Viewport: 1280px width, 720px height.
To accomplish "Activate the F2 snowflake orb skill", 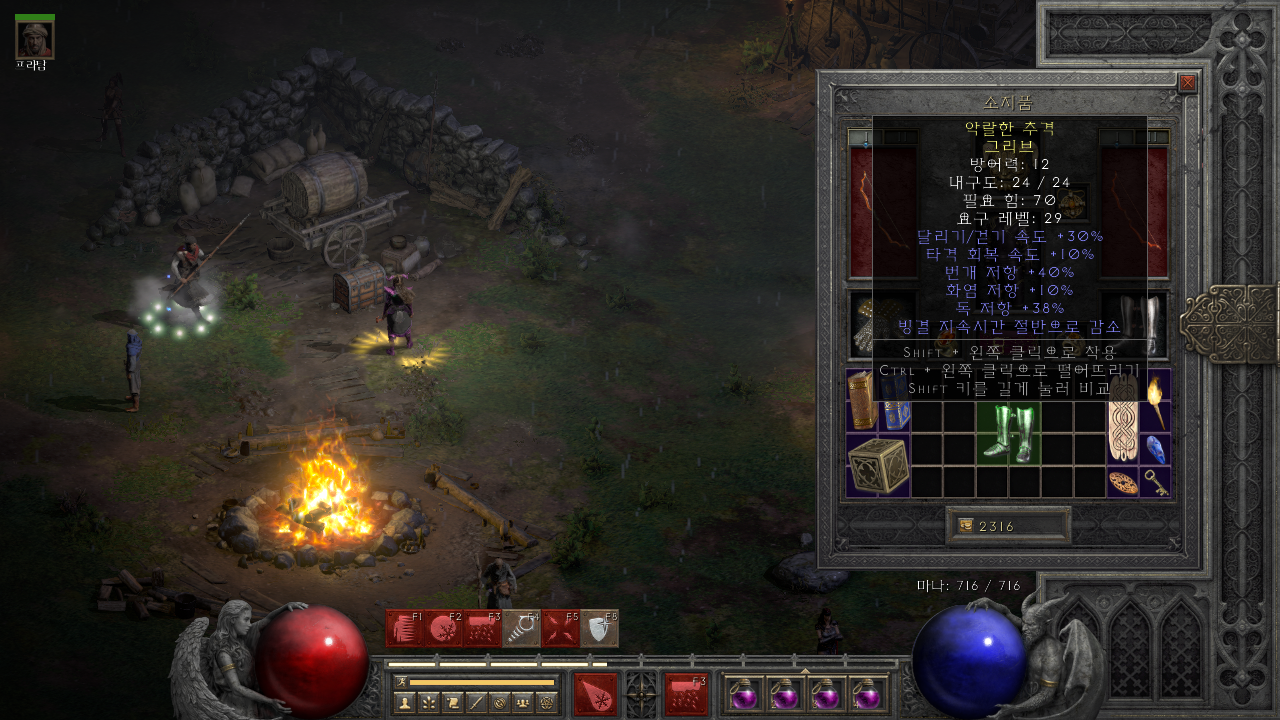I will [x=444, y=629].
